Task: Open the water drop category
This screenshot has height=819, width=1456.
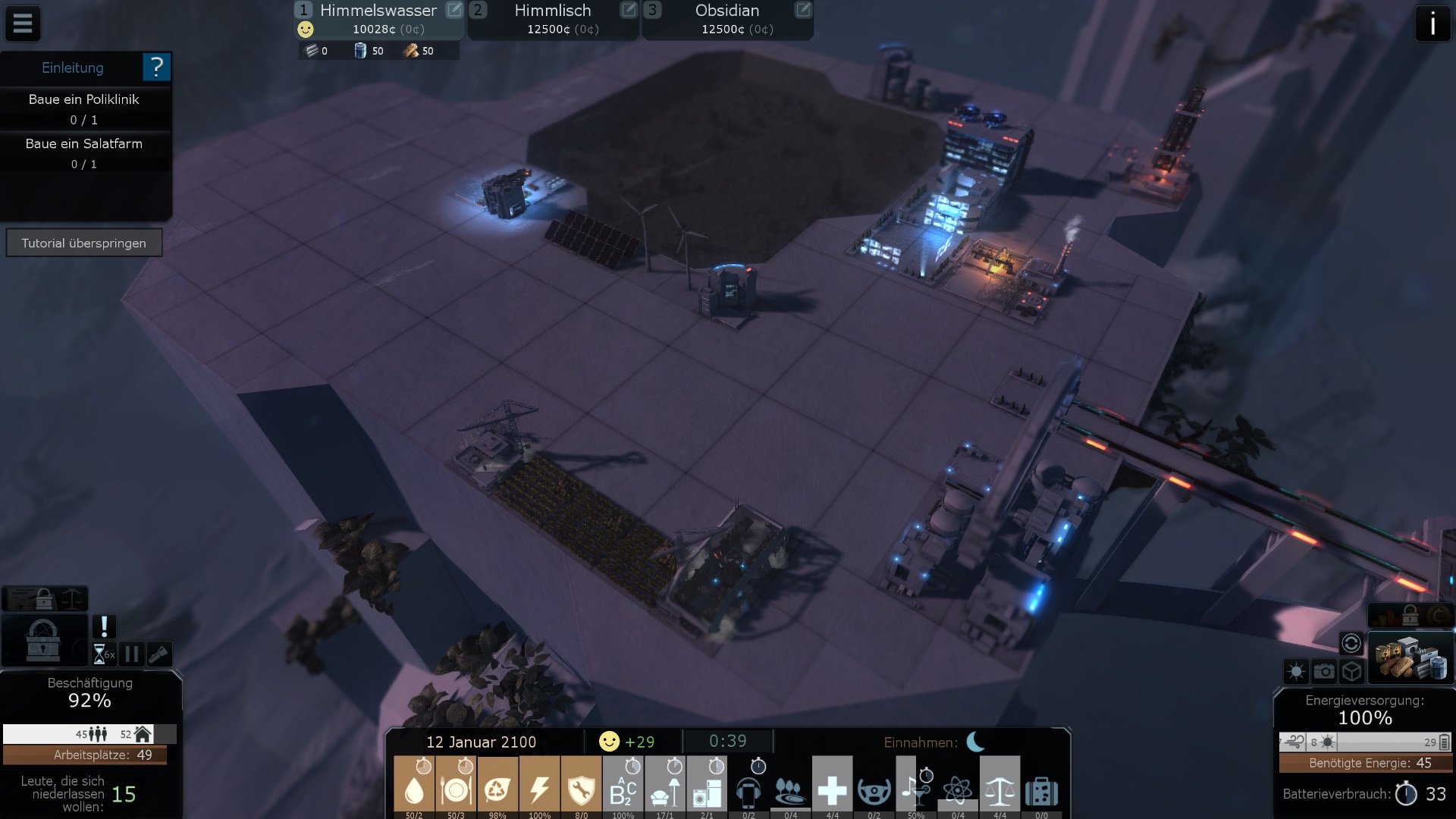Action: tap(414, 789)
